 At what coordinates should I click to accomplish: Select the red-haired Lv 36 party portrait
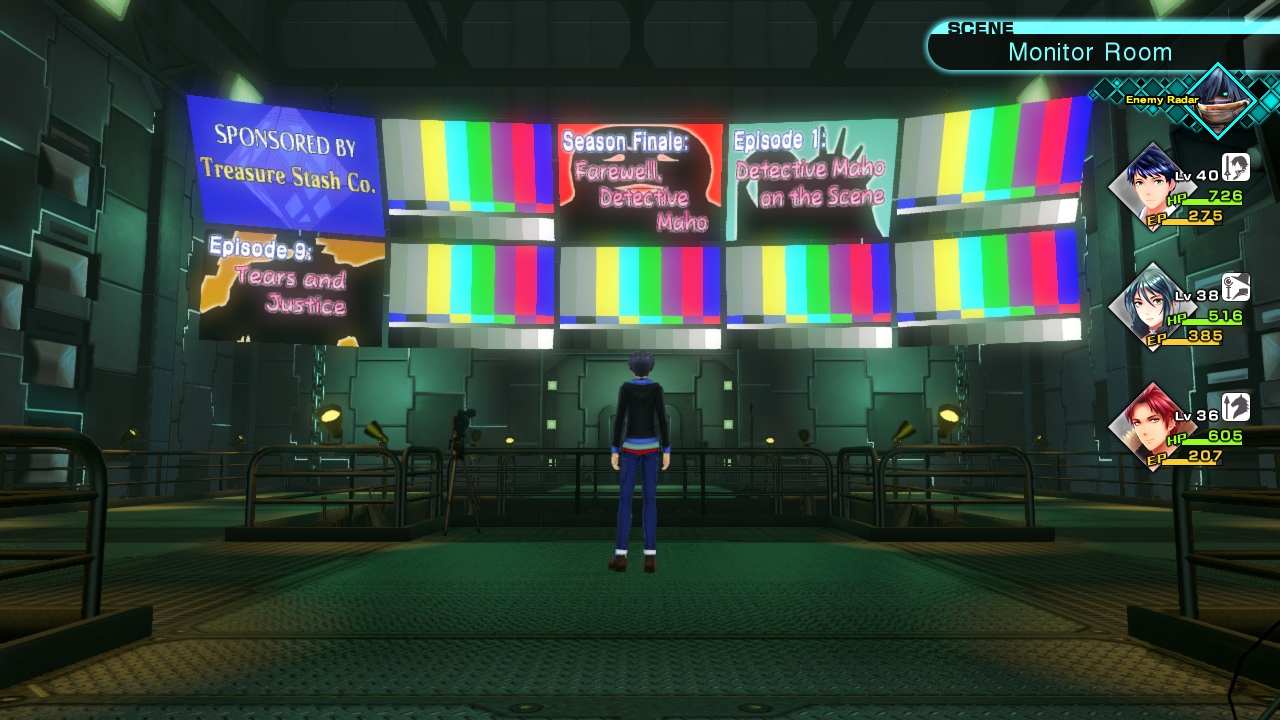pos(1149,427)
